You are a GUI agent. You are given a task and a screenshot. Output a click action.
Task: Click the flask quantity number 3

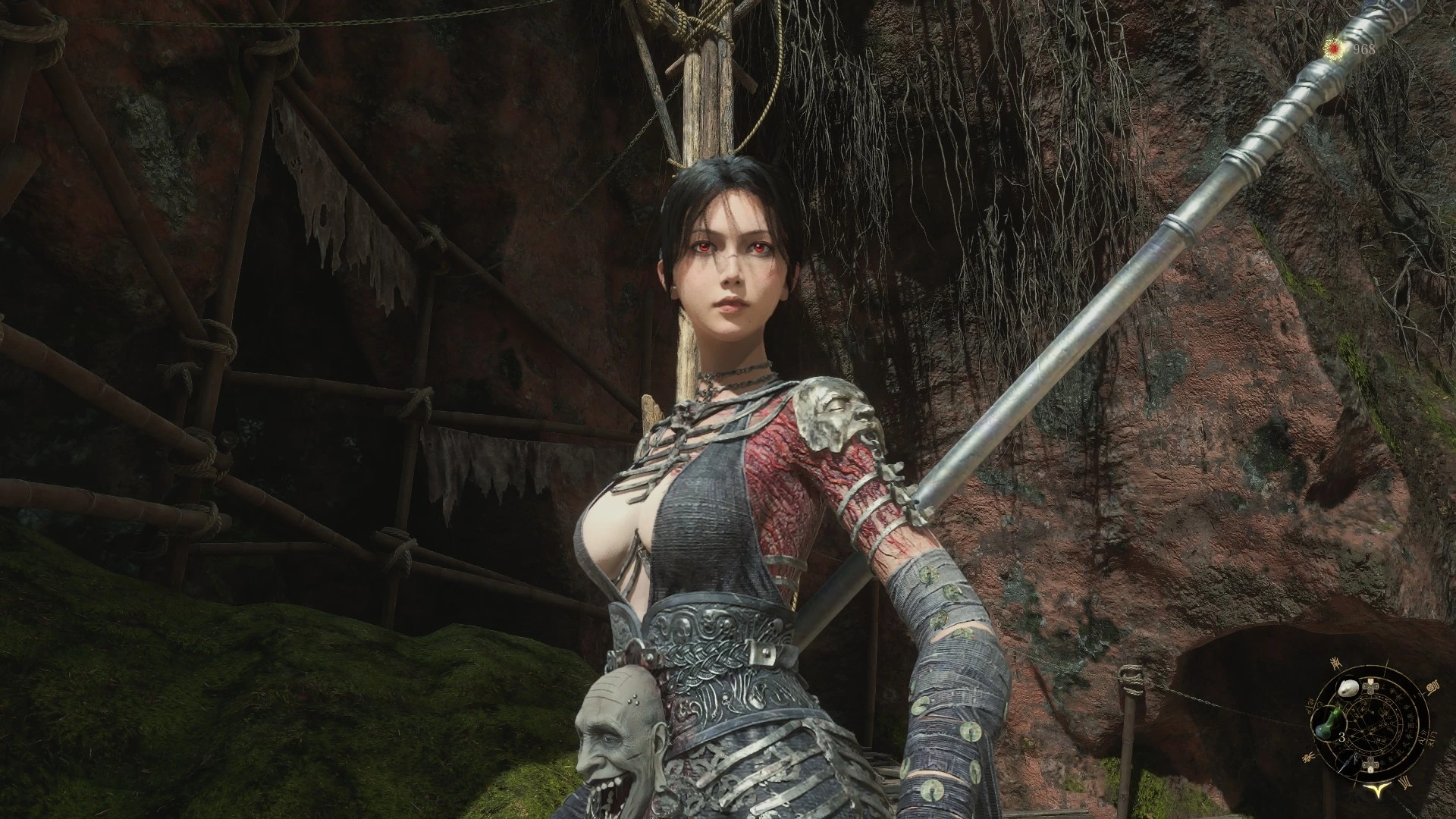pos(1341,736)
